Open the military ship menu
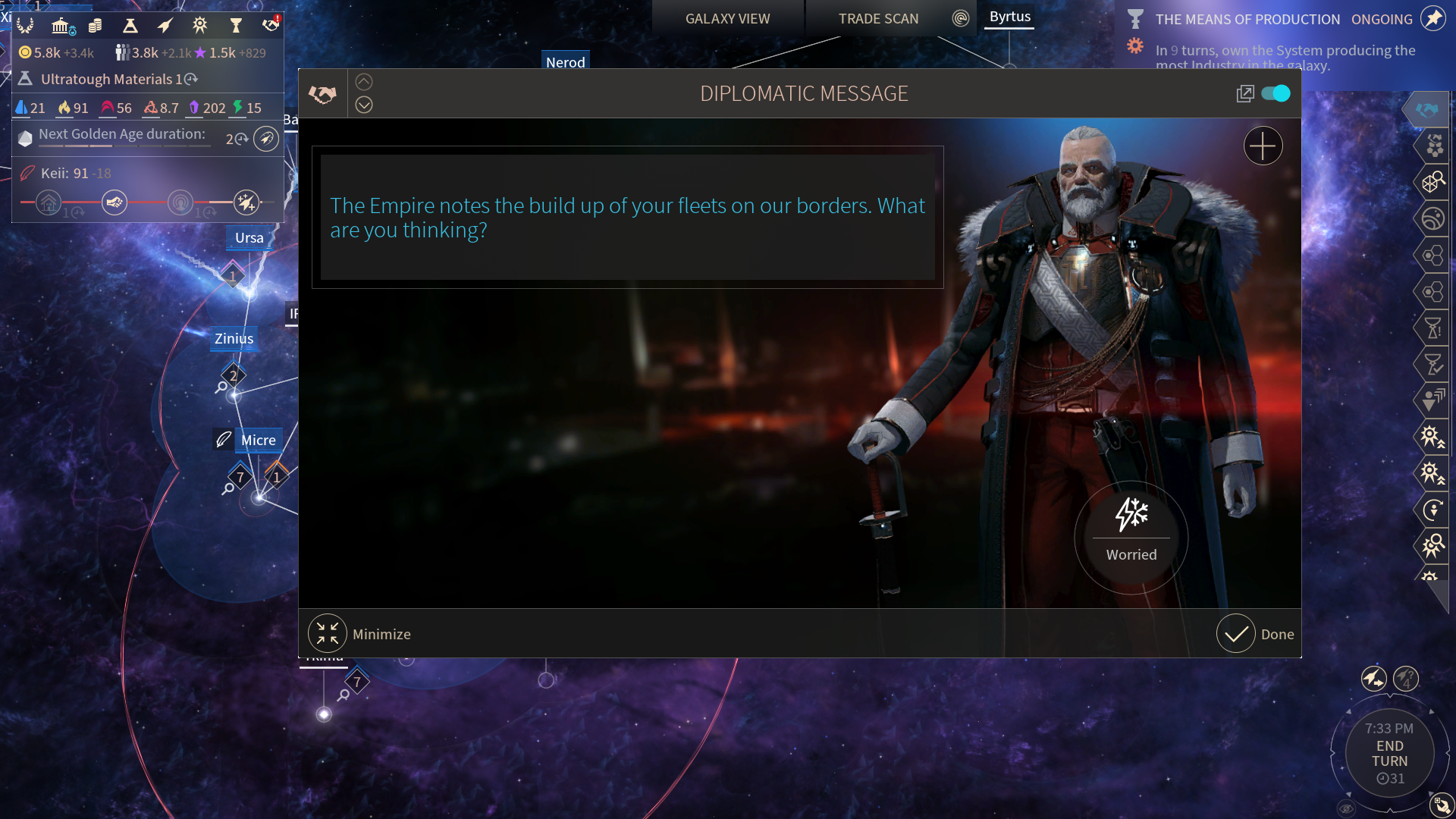Viewport: 1456px width, 819px height. 165,26
